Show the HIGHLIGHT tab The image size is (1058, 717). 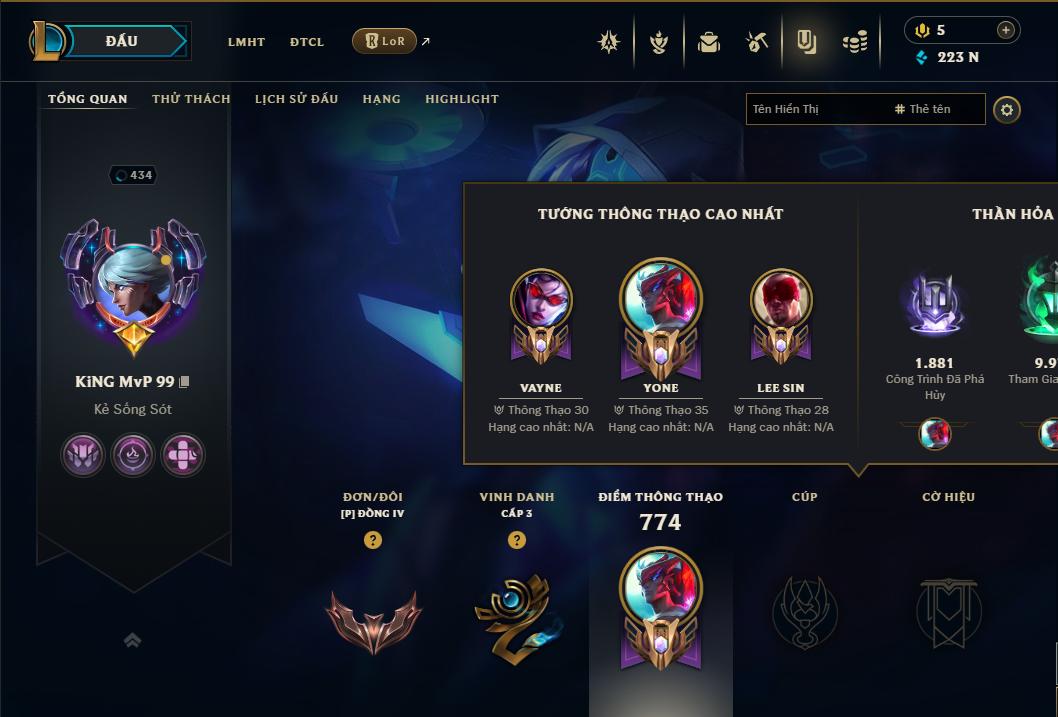(462, 99)
